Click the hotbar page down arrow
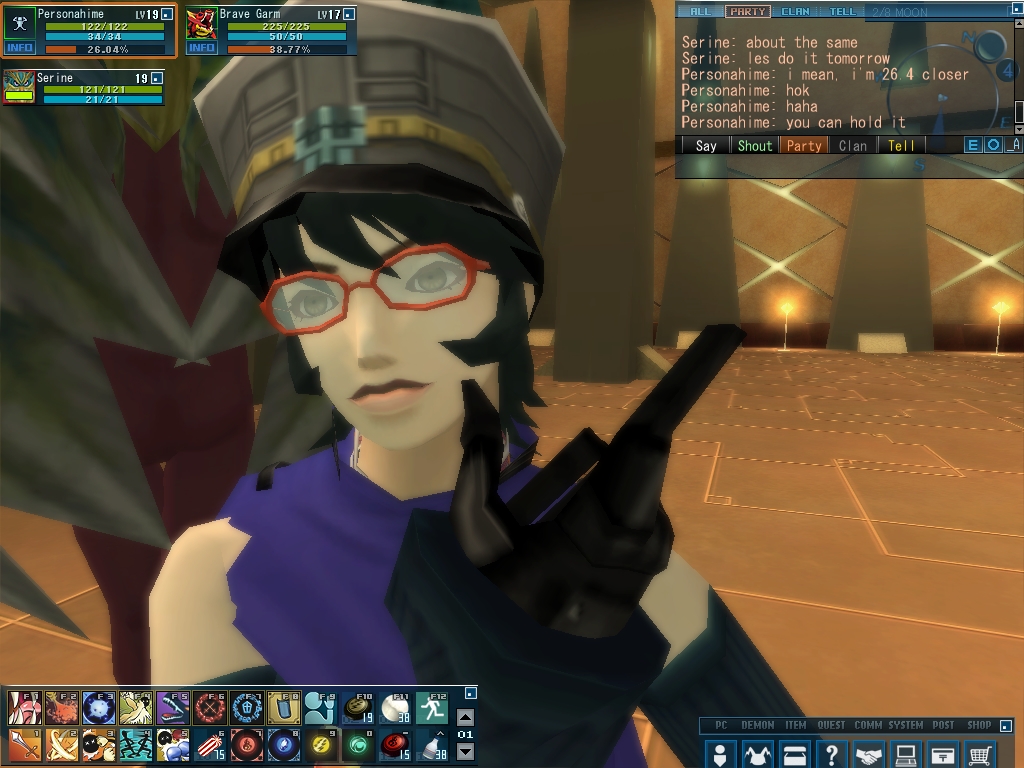The width and height of the screenshot is (1024, 768). [465, 751]
